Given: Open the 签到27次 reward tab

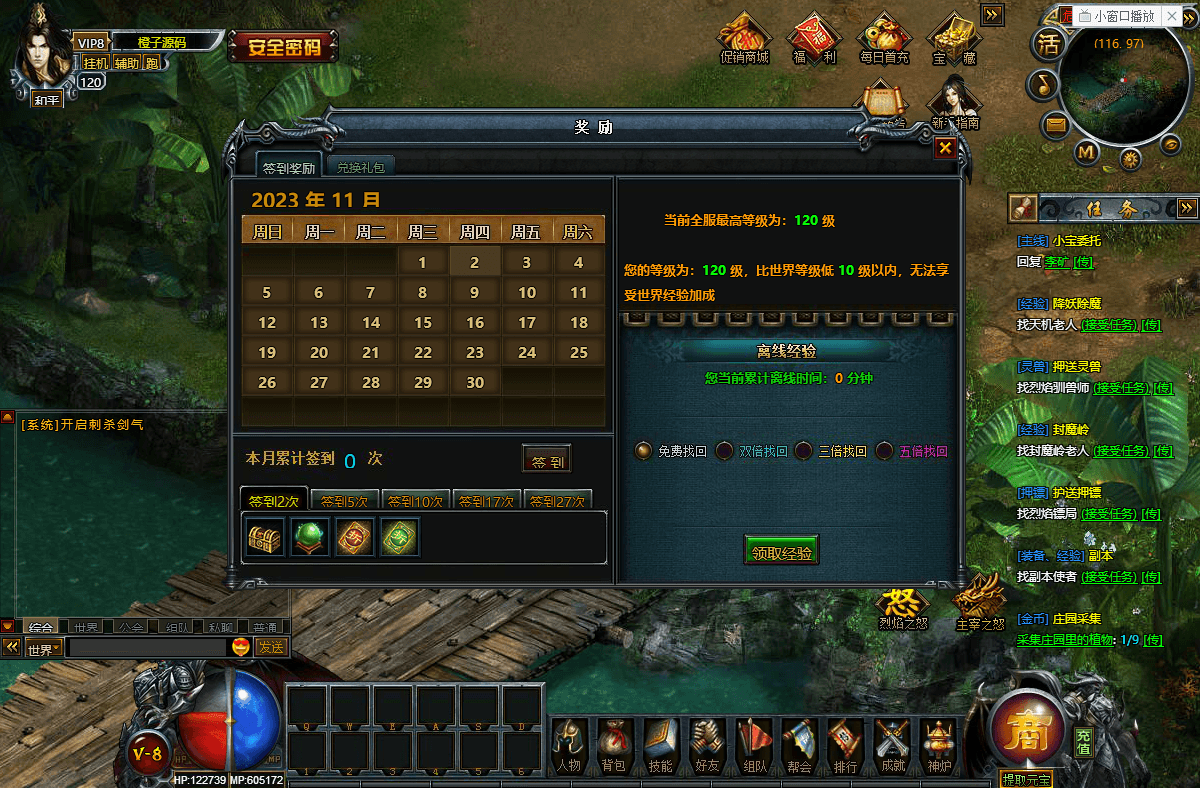Looking at the screenshot, I should (557, 501).
